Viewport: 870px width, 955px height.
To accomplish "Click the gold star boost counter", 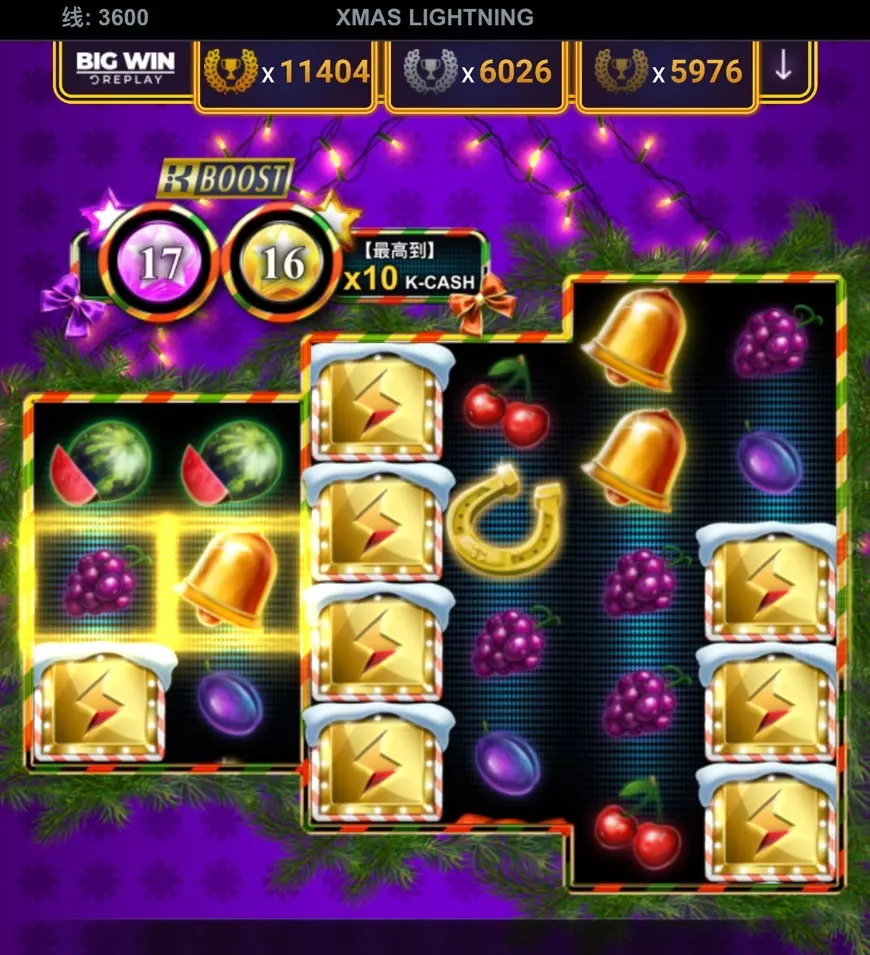I will click(282, 264).
